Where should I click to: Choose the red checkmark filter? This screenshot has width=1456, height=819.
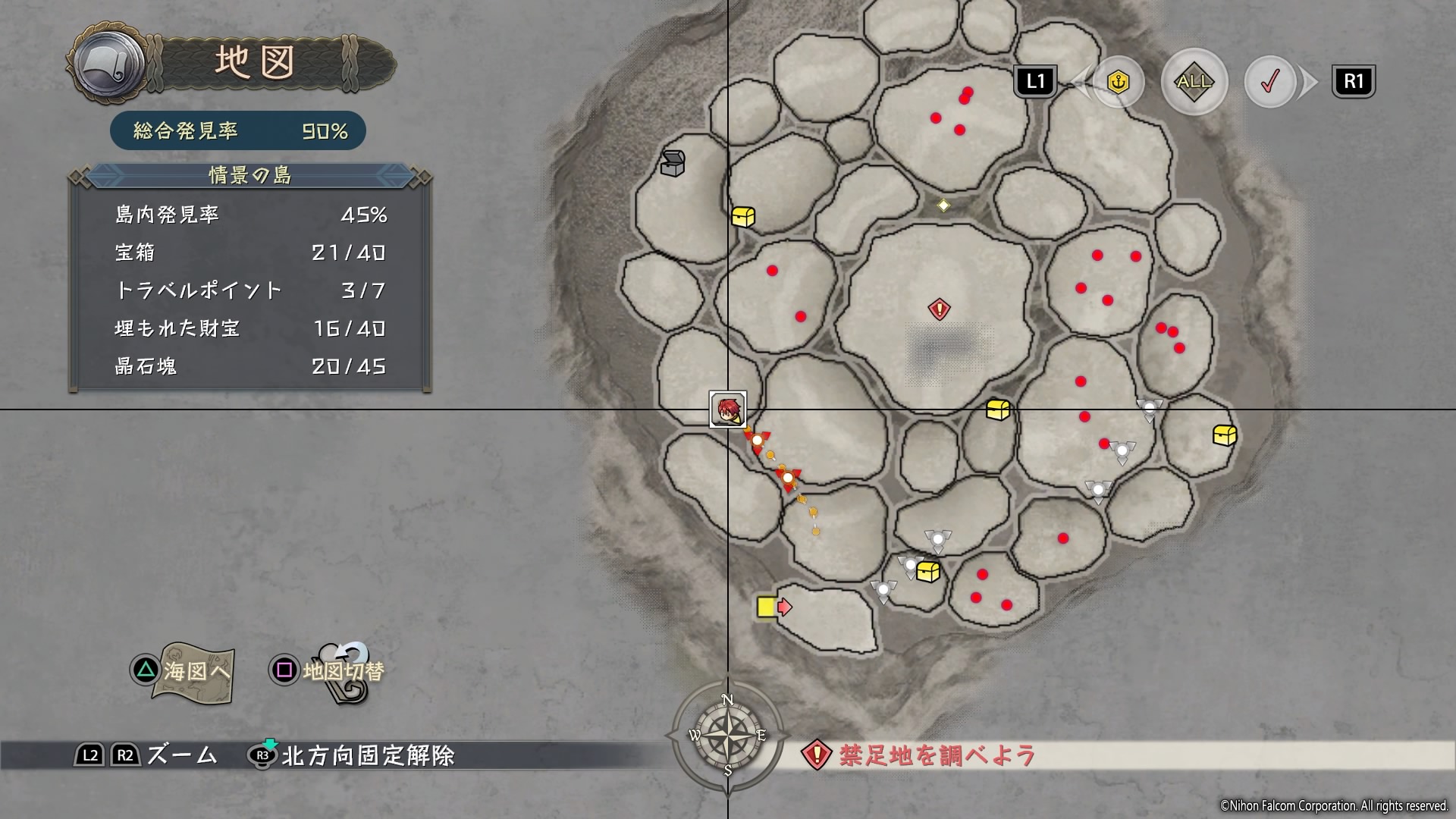[x=1270, y=82]
